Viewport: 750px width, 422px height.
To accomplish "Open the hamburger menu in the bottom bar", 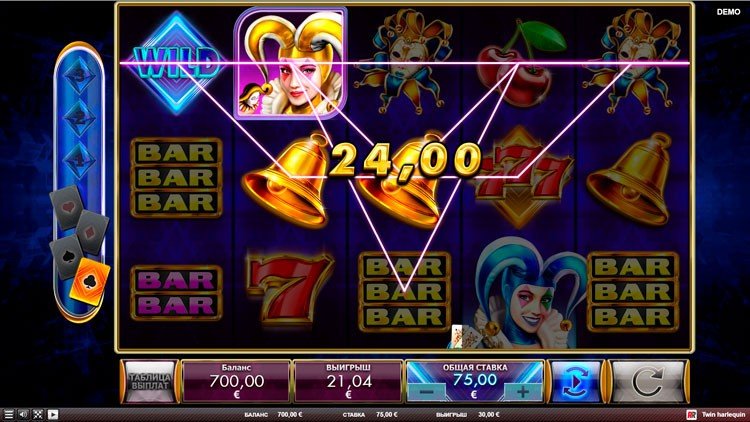I will click(x=9, y=414).
